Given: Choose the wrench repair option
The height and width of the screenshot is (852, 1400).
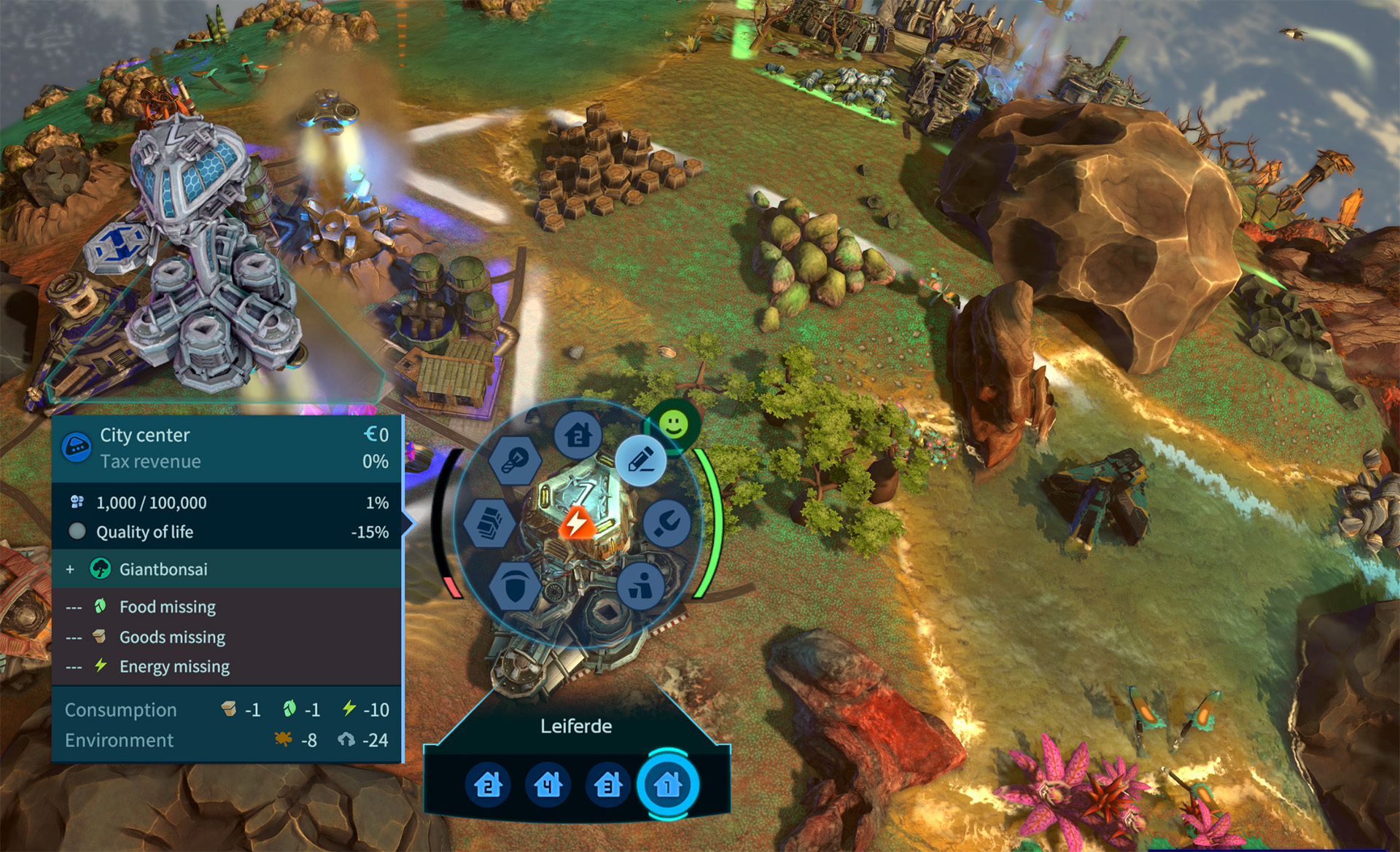Looking at the screenshot, I should tap(666, 523).
